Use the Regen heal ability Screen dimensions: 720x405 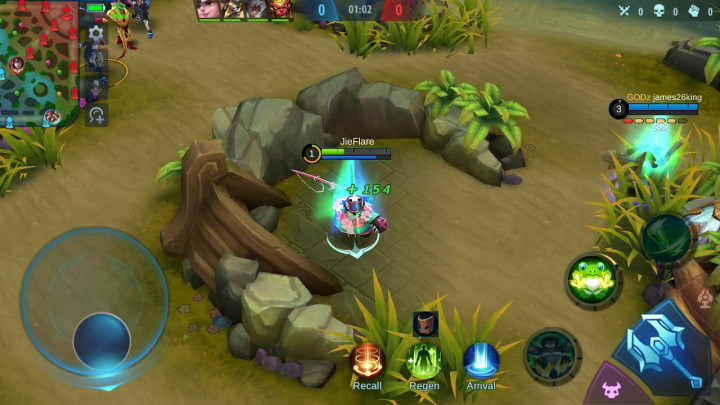click(424, 360)
